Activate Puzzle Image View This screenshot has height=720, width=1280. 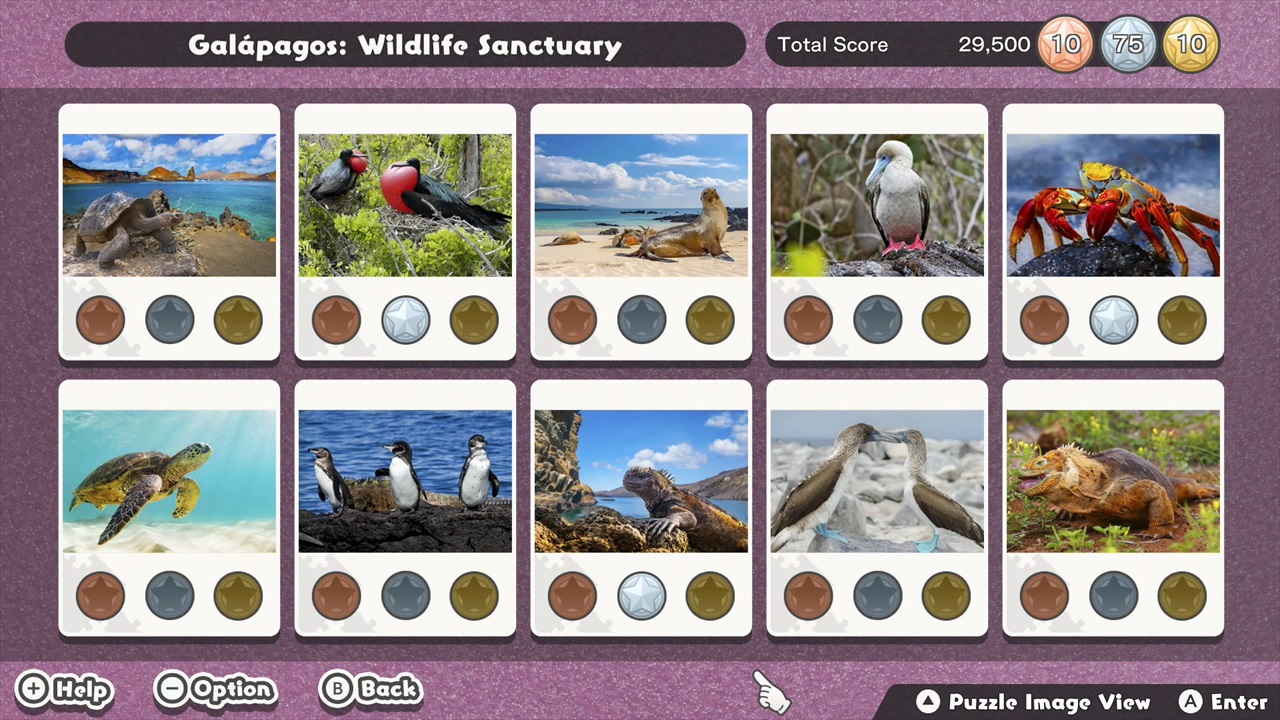point(1035,702)
